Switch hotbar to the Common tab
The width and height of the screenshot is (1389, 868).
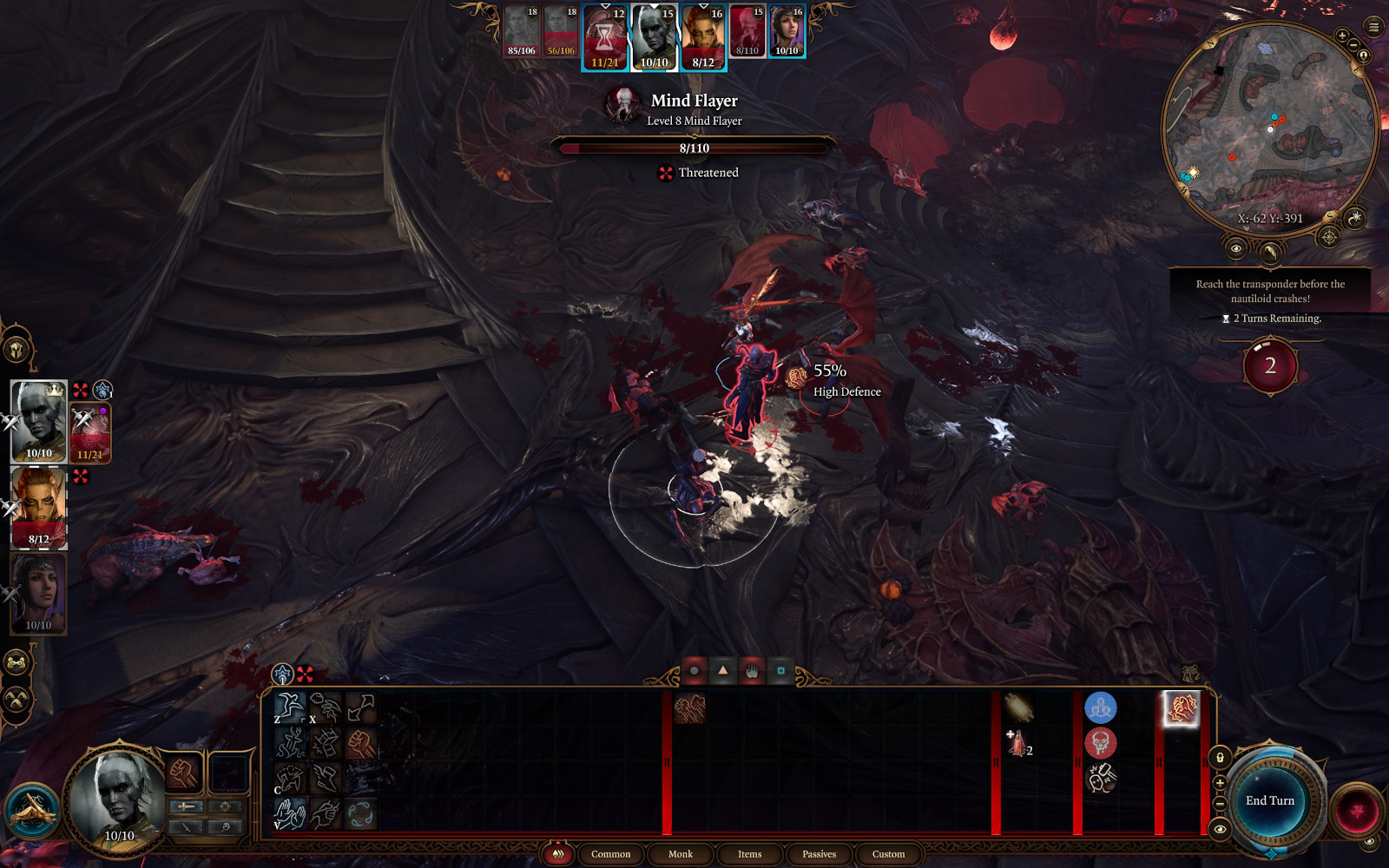coord(610,854)
